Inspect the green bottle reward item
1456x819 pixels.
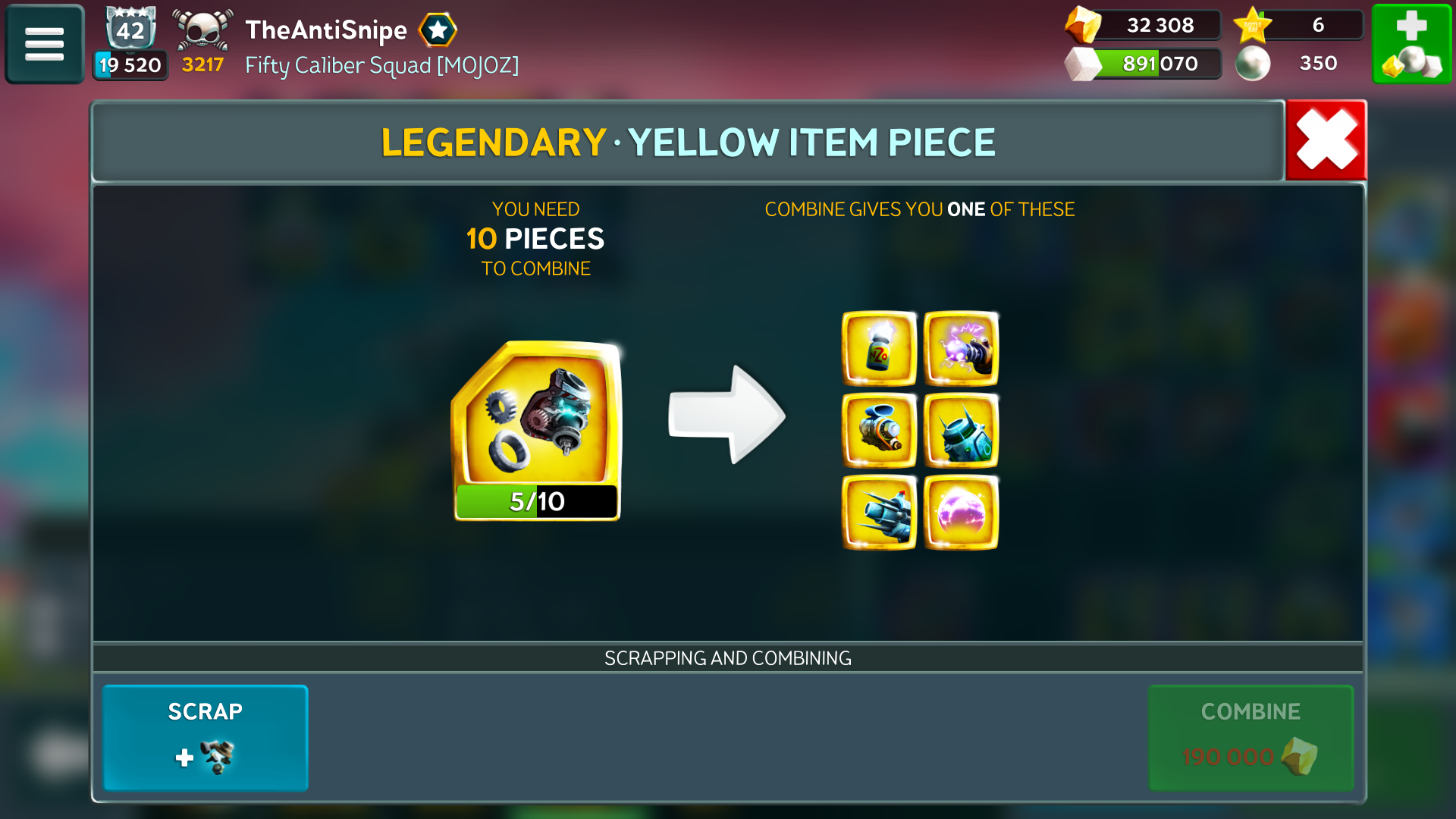[879, 349]
